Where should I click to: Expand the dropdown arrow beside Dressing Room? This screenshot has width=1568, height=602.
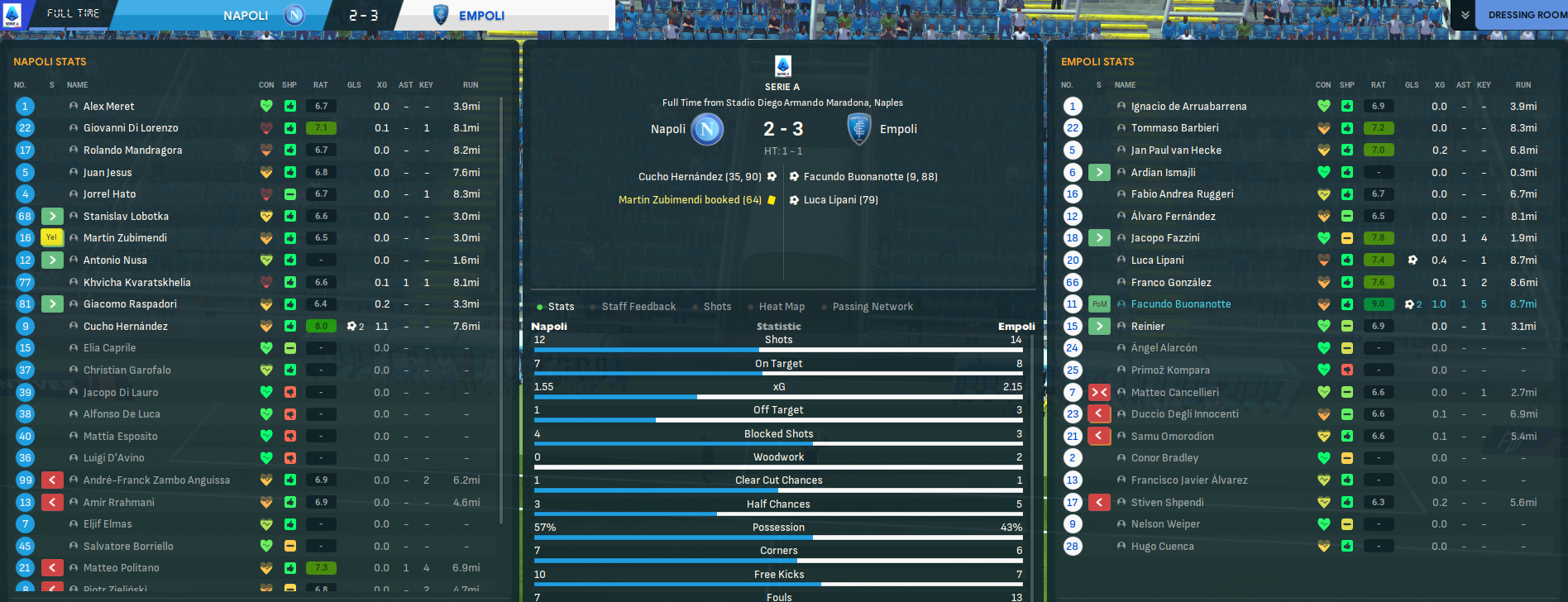[1465, 15]
